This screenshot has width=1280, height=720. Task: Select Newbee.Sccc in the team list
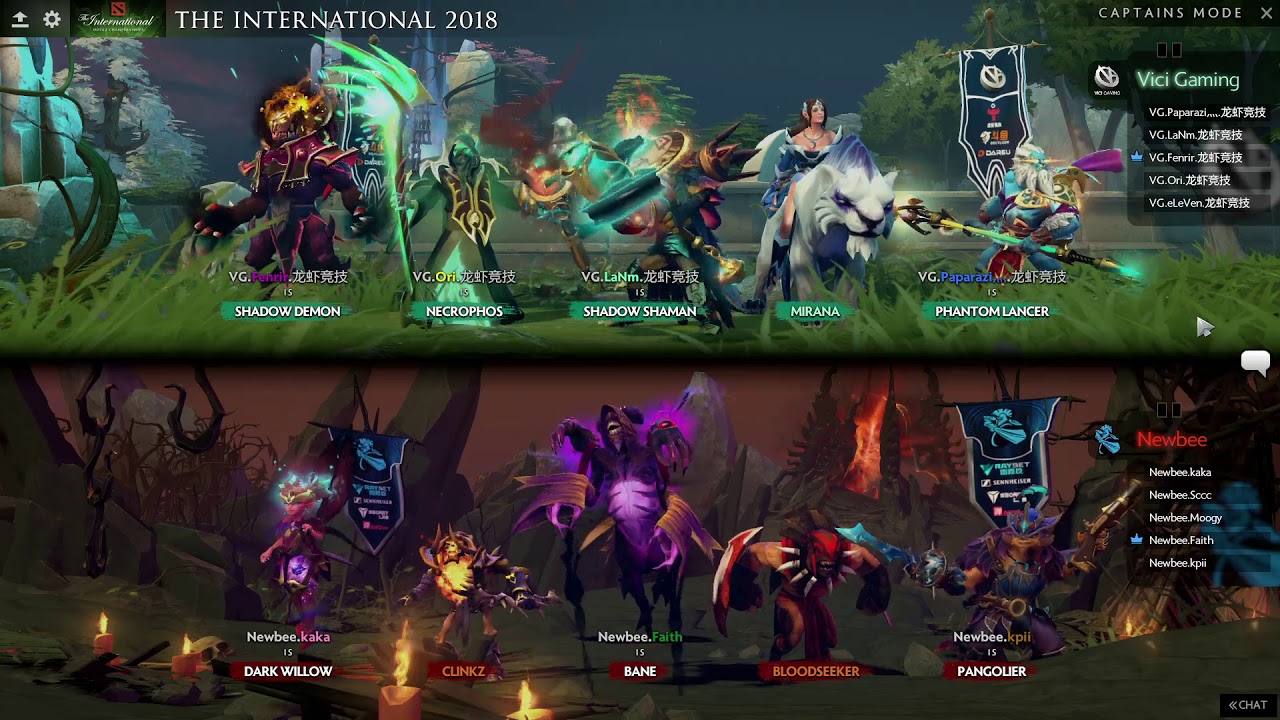1179,495
